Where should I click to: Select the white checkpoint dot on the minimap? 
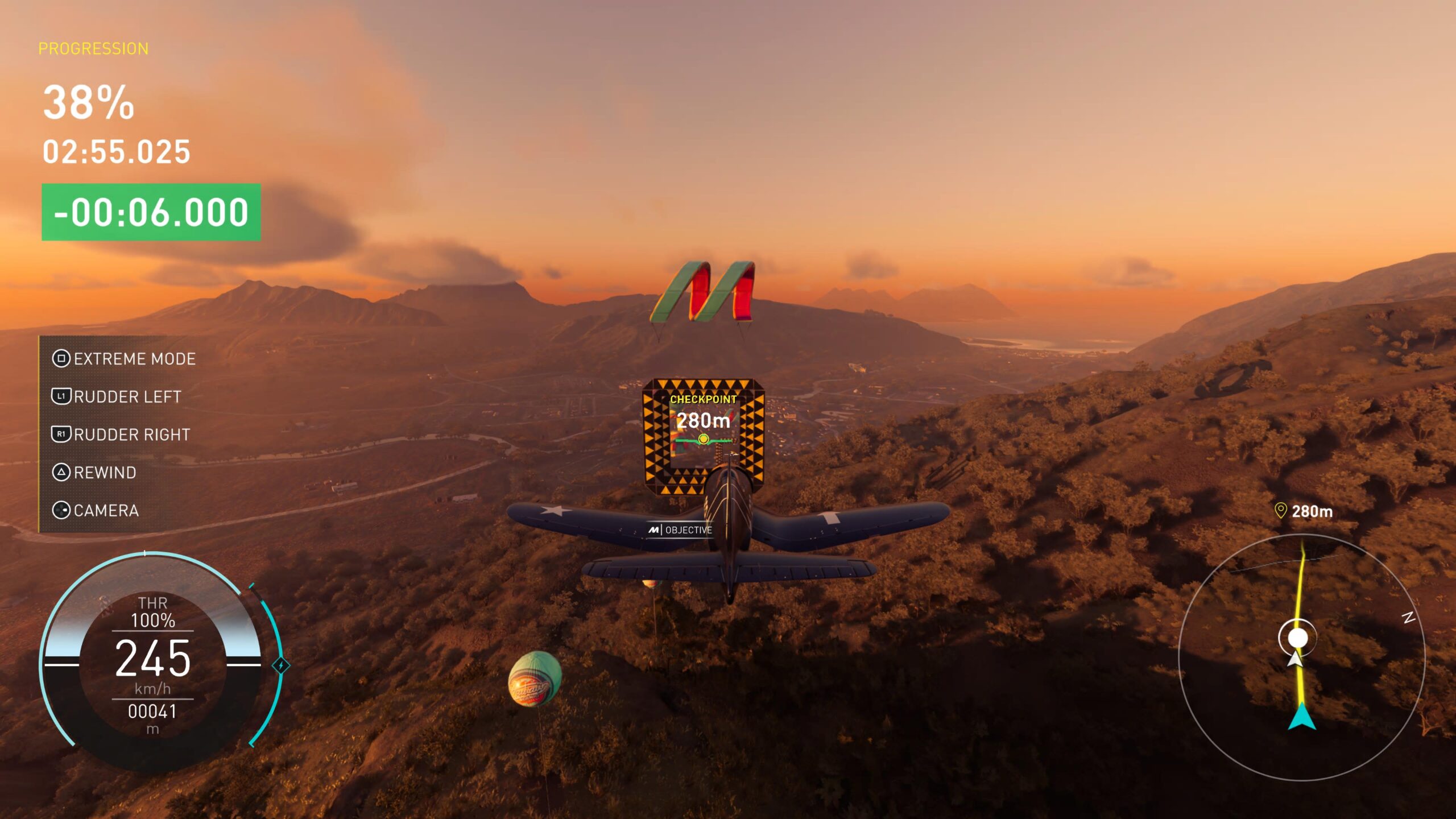[1297, 638]
